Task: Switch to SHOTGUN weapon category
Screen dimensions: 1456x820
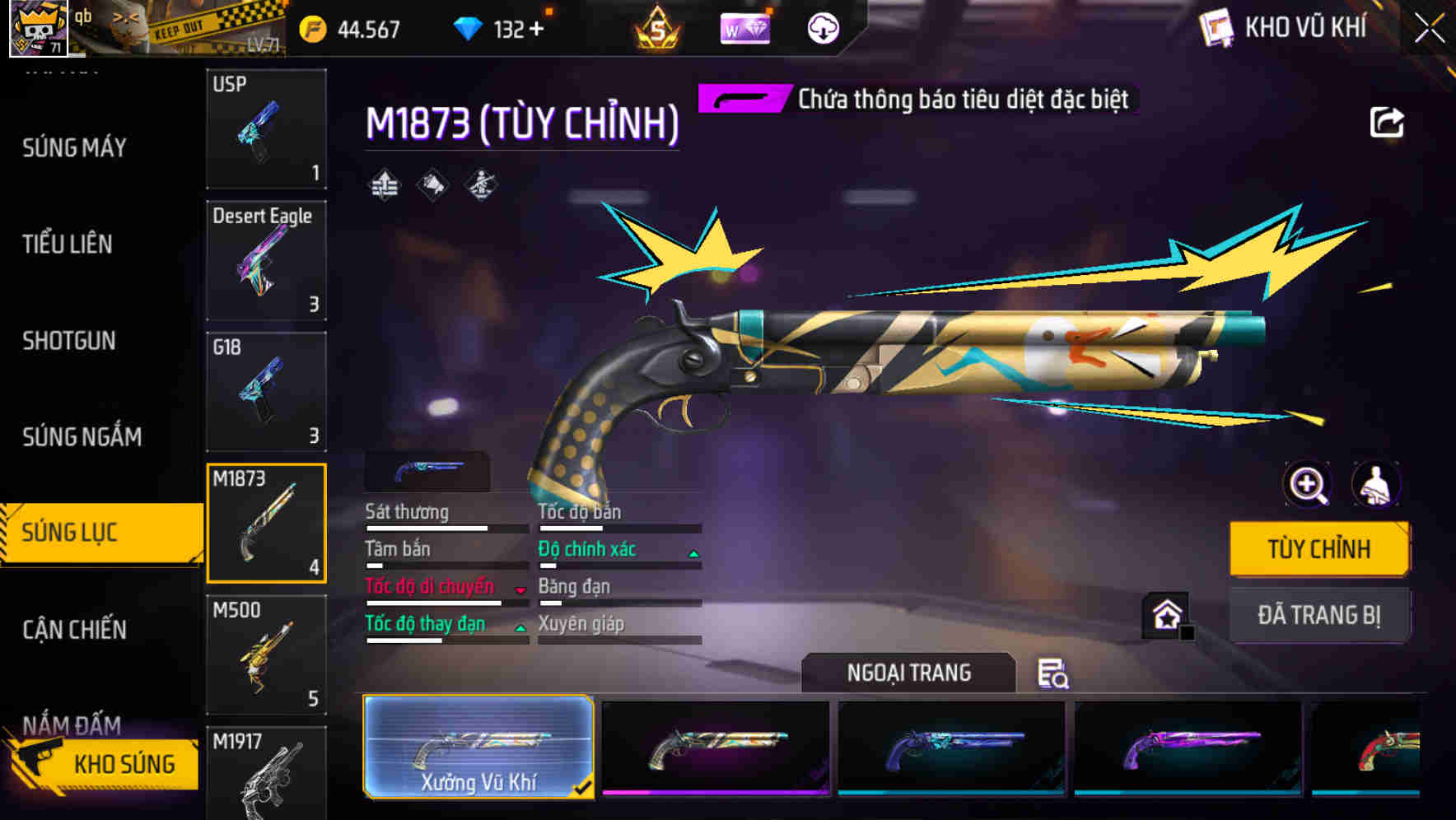Action: [x=68, y=341]
